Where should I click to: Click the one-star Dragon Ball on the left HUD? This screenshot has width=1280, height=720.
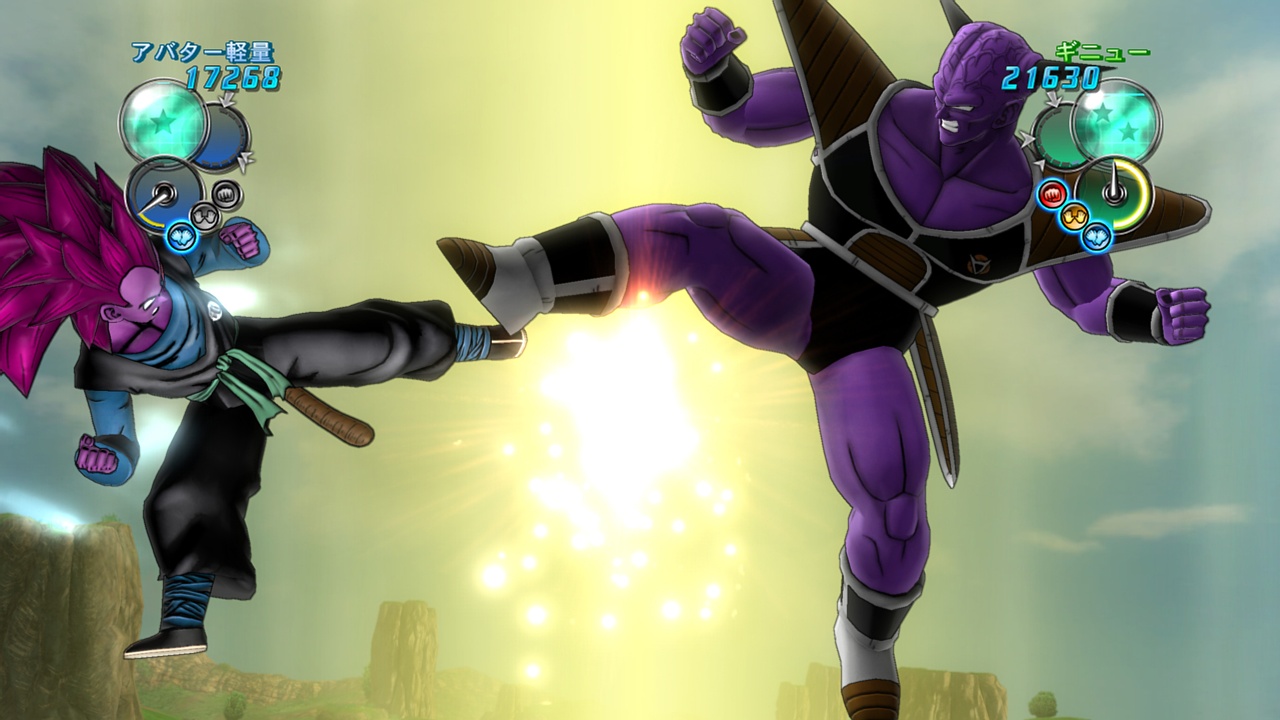click(161, 122)
